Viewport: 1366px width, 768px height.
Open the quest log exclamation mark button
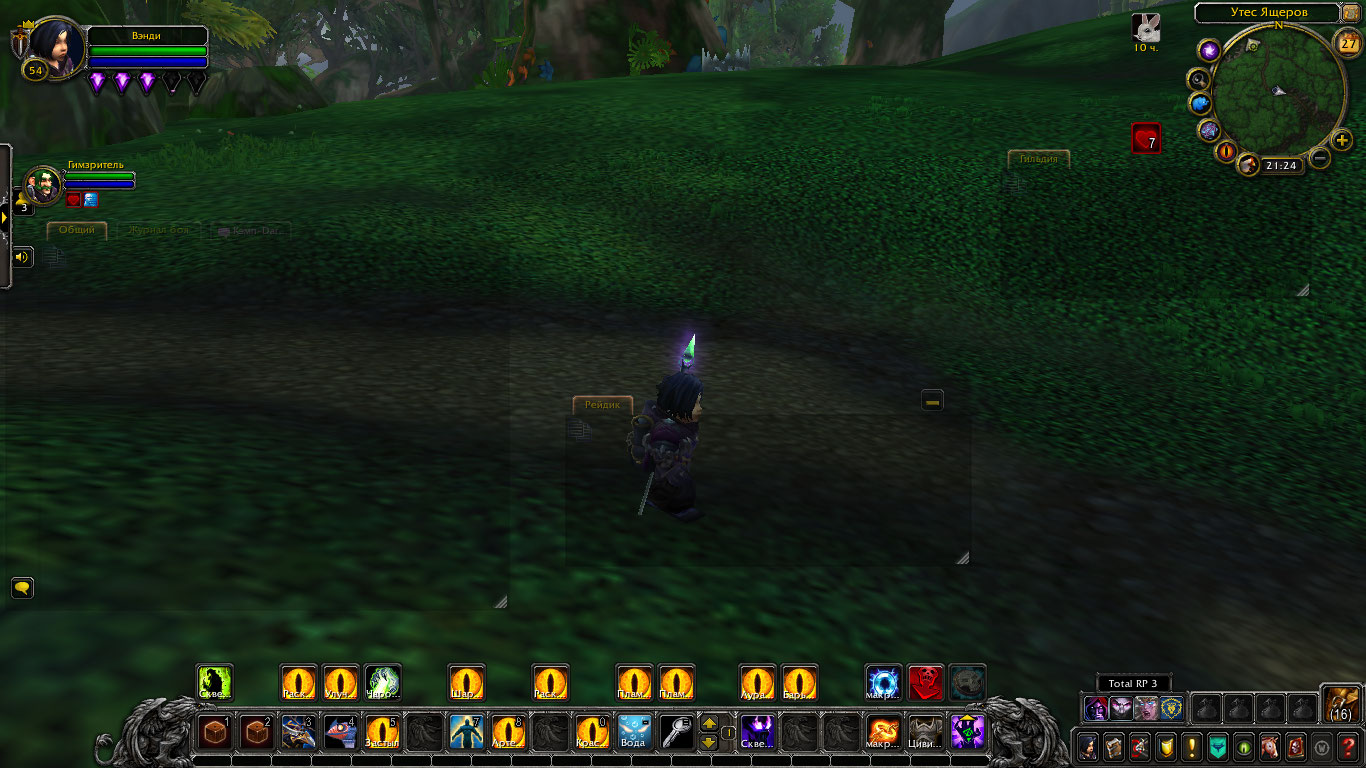click(x=1191, y=747)
